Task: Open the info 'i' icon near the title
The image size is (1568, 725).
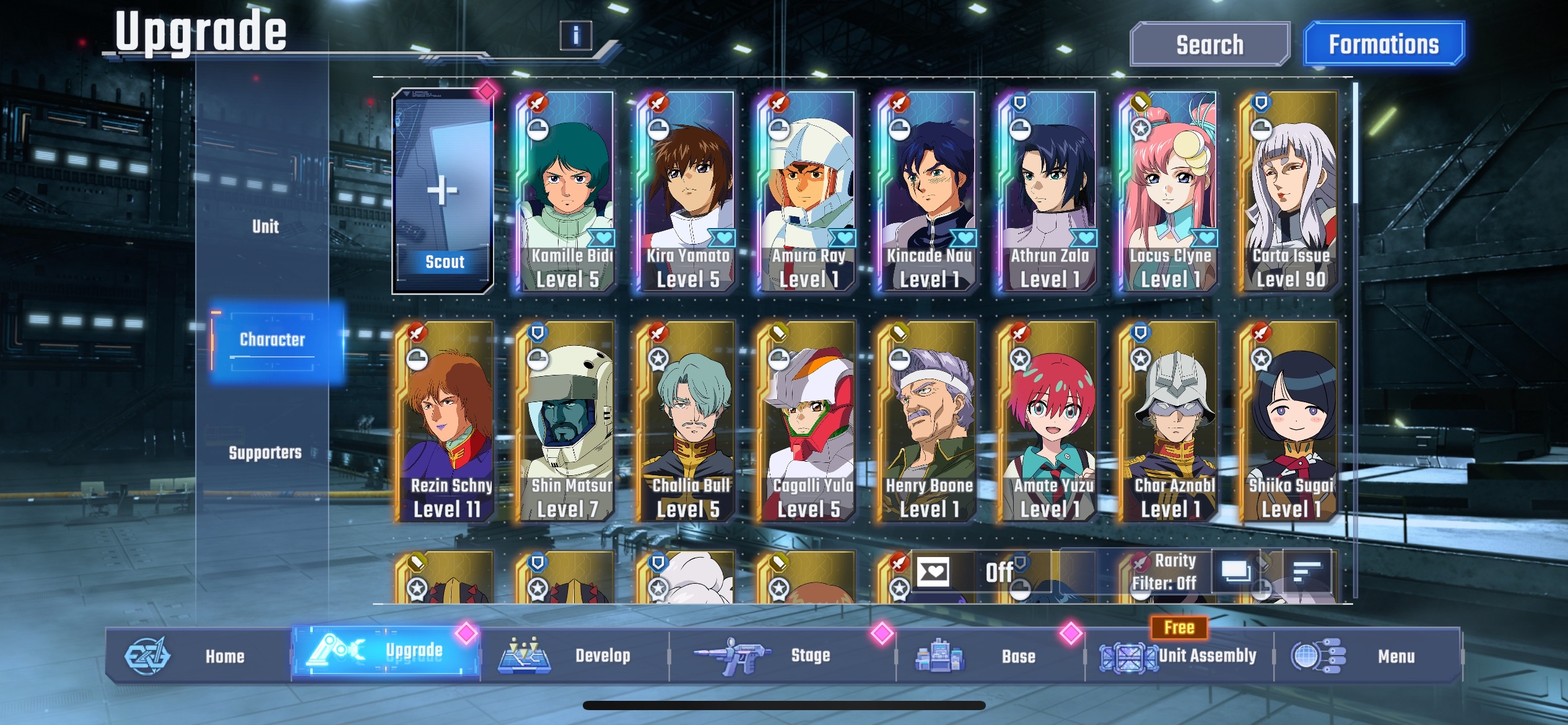Action: (x=577, y=36)
